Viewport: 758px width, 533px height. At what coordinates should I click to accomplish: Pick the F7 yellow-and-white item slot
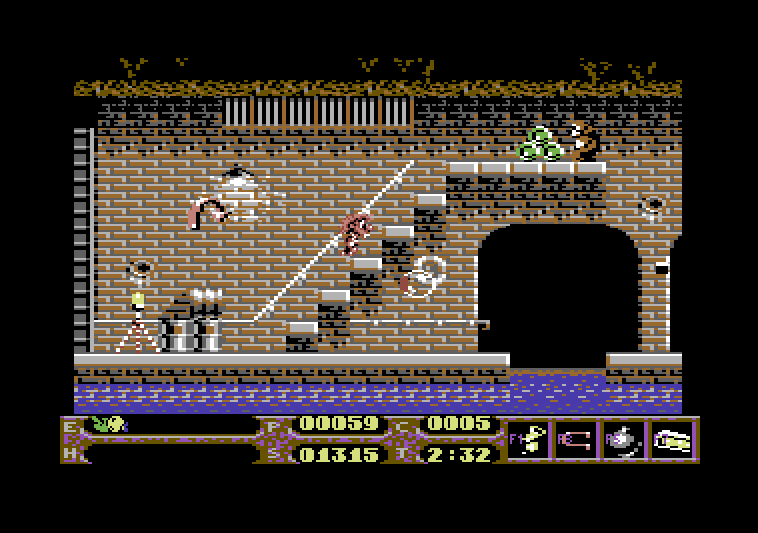[x=672, y=440]
